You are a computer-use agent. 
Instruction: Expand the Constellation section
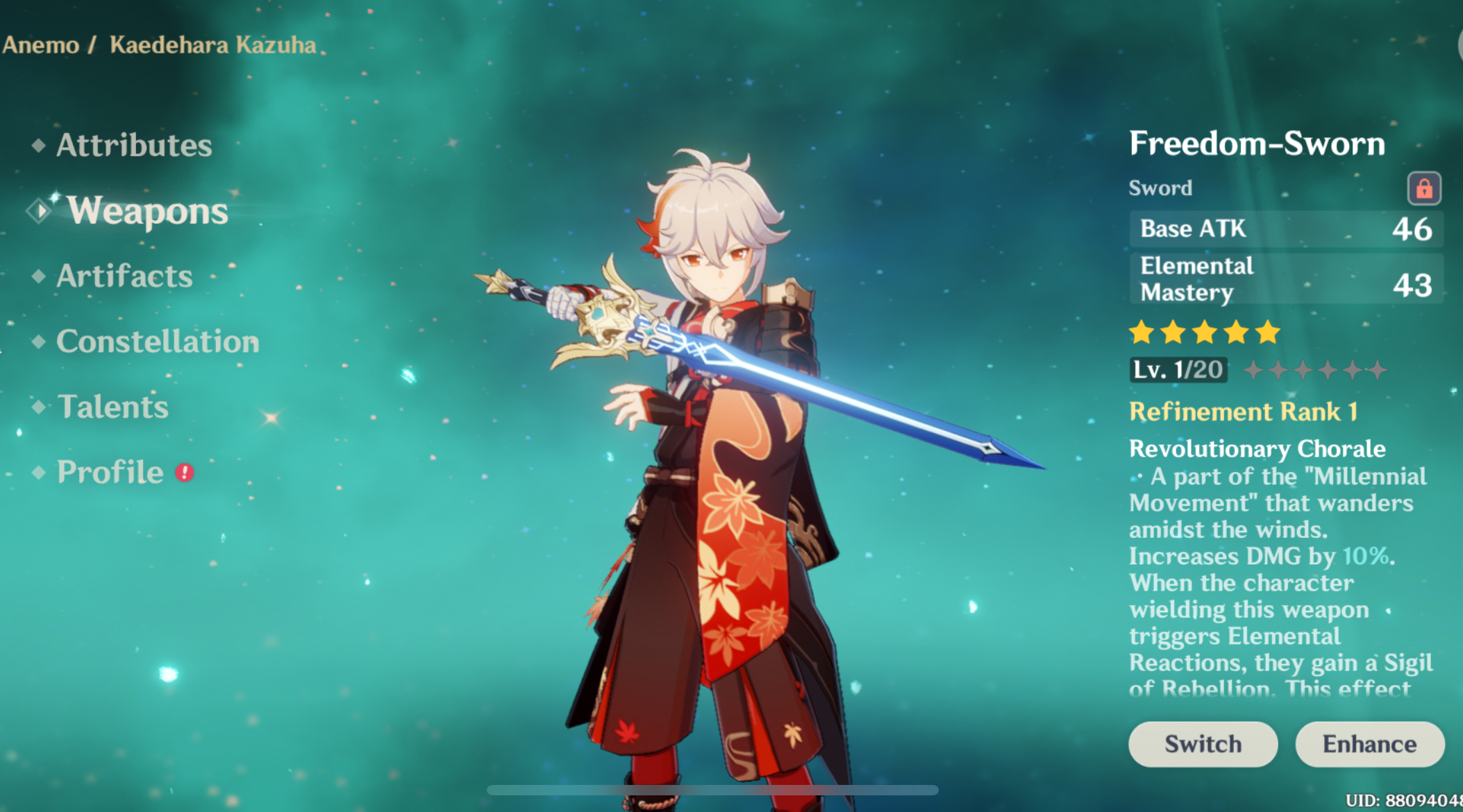(158, 342)
